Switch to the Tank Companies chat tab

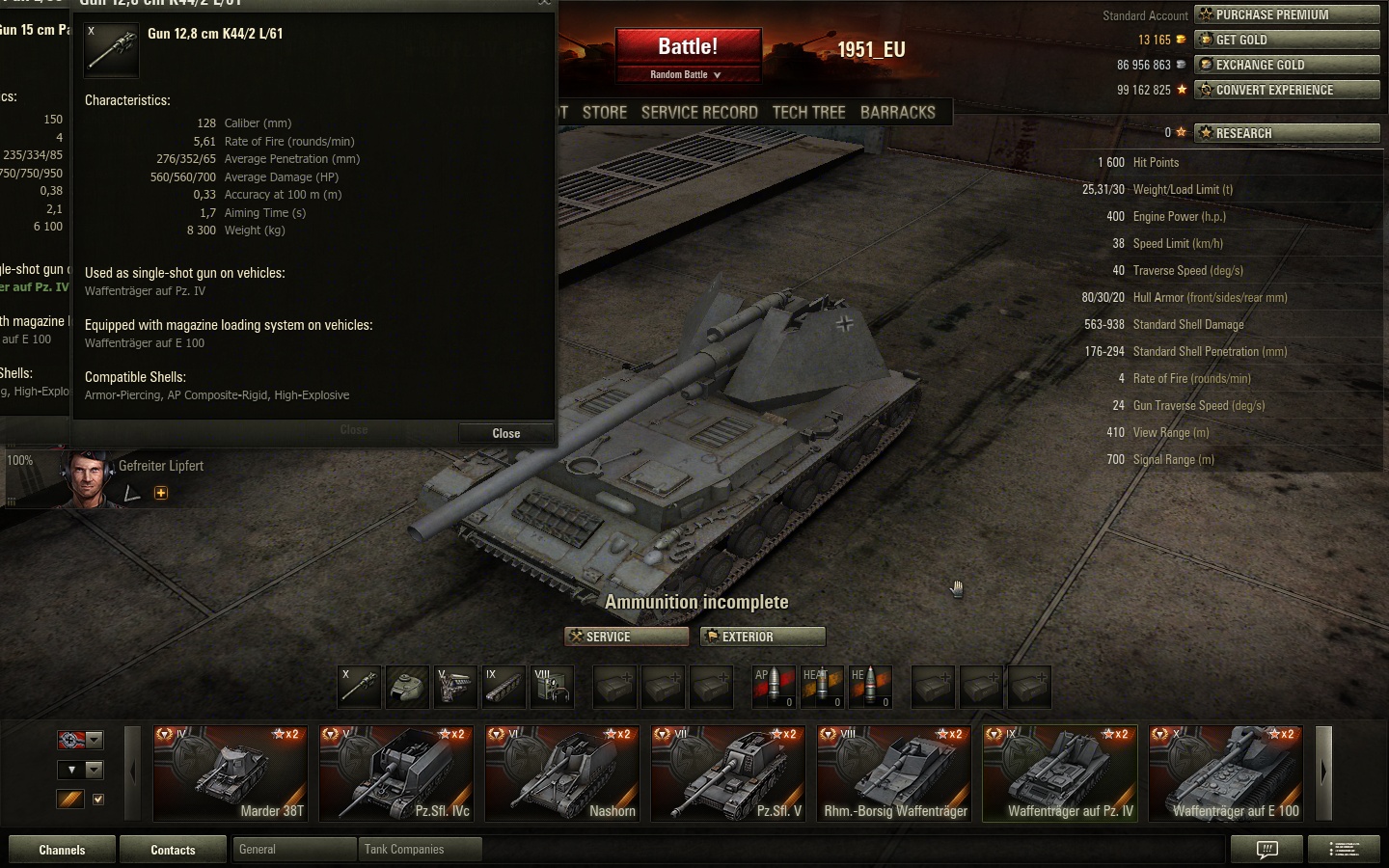point(419,850)
